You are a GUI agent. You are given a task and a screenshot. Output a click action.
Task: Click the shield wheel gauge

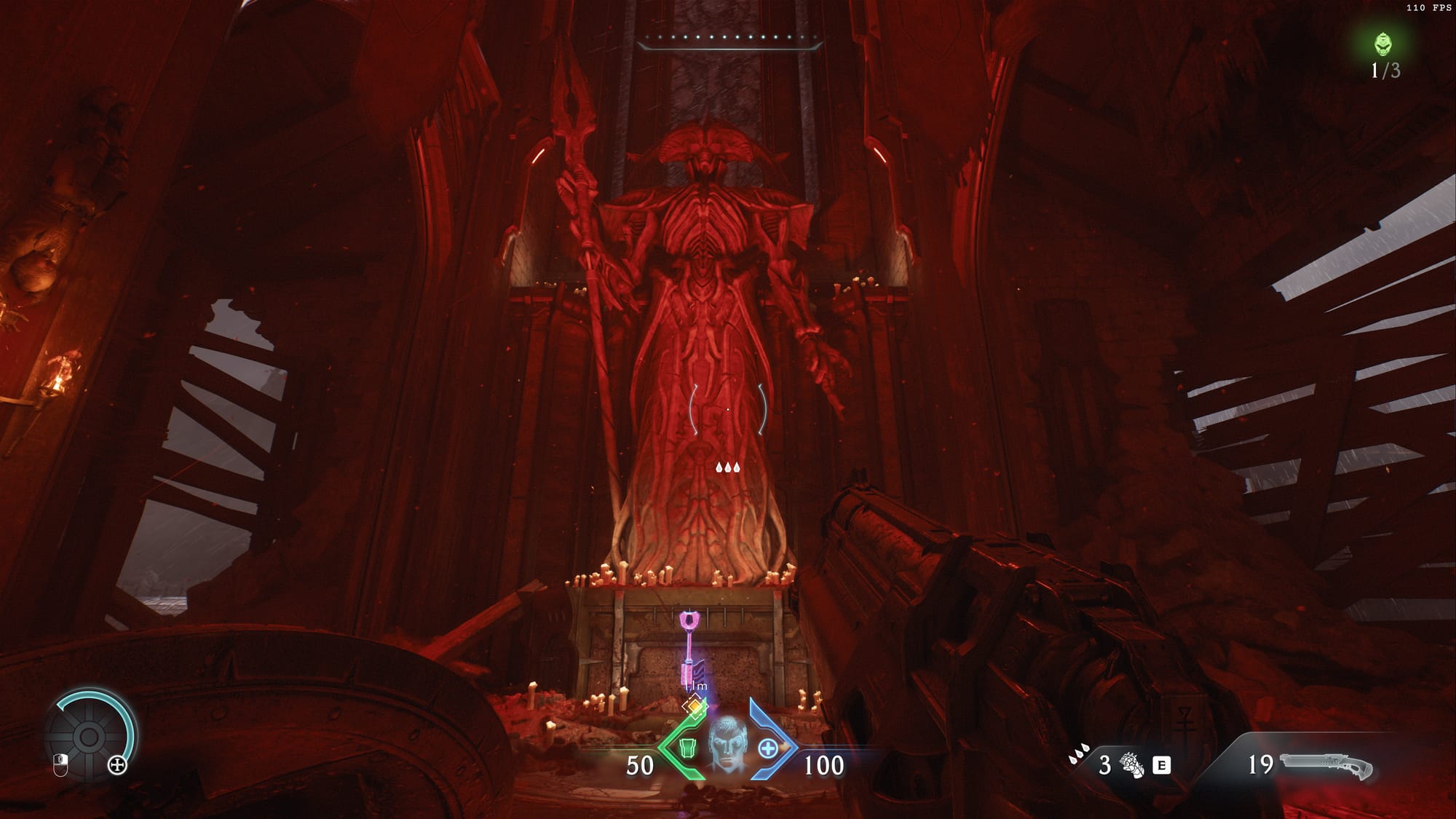tap(90, 737)
